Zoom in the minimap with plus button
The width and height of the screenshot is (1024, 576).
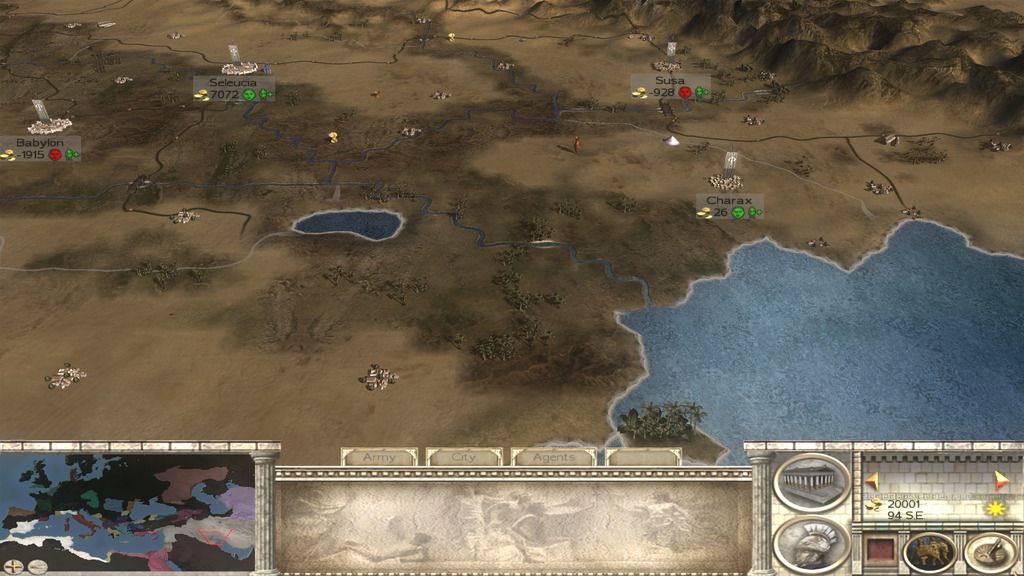14,567
